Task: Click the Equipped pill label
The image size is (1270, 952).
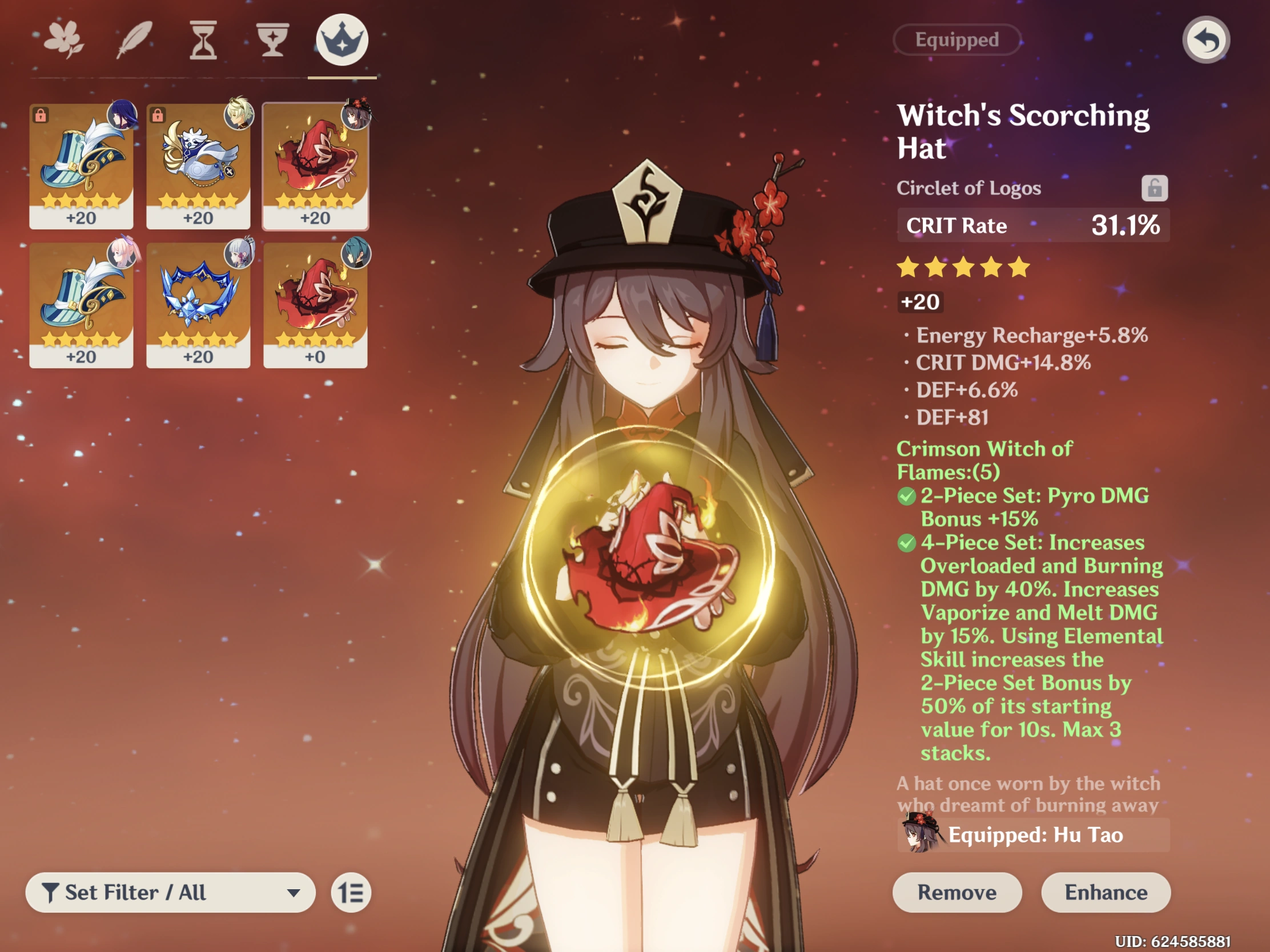Action: click(957, 39)
